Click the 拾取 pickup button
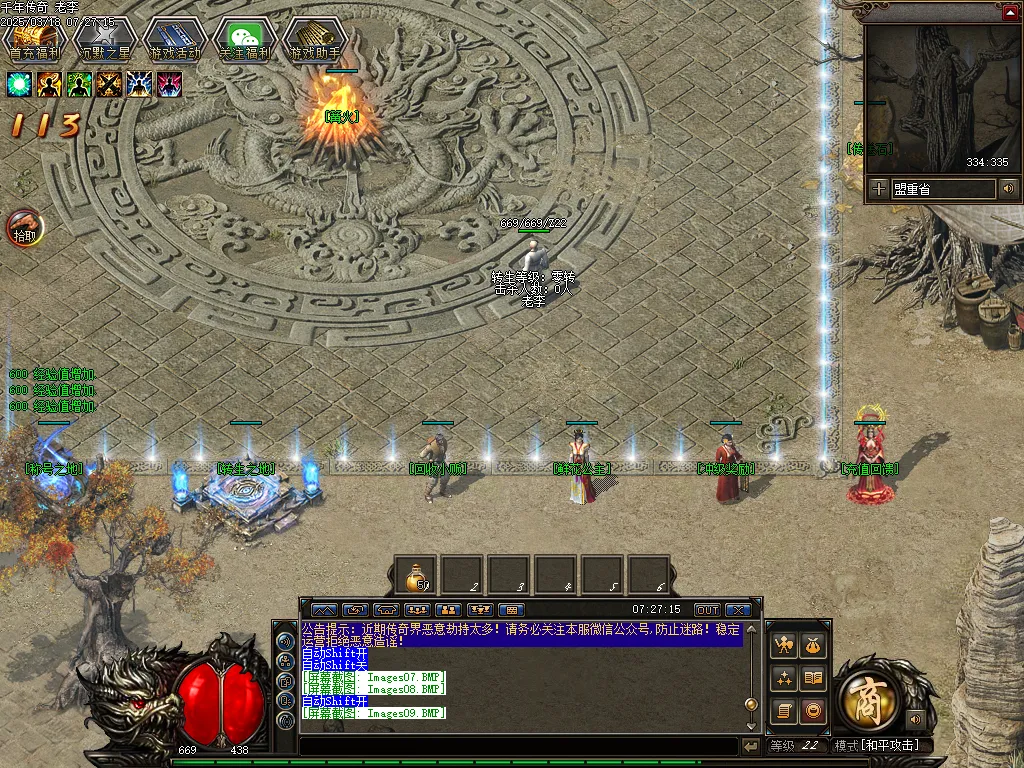The height and width of the screenshot is (768, 1024). click(x=25, y=229)
